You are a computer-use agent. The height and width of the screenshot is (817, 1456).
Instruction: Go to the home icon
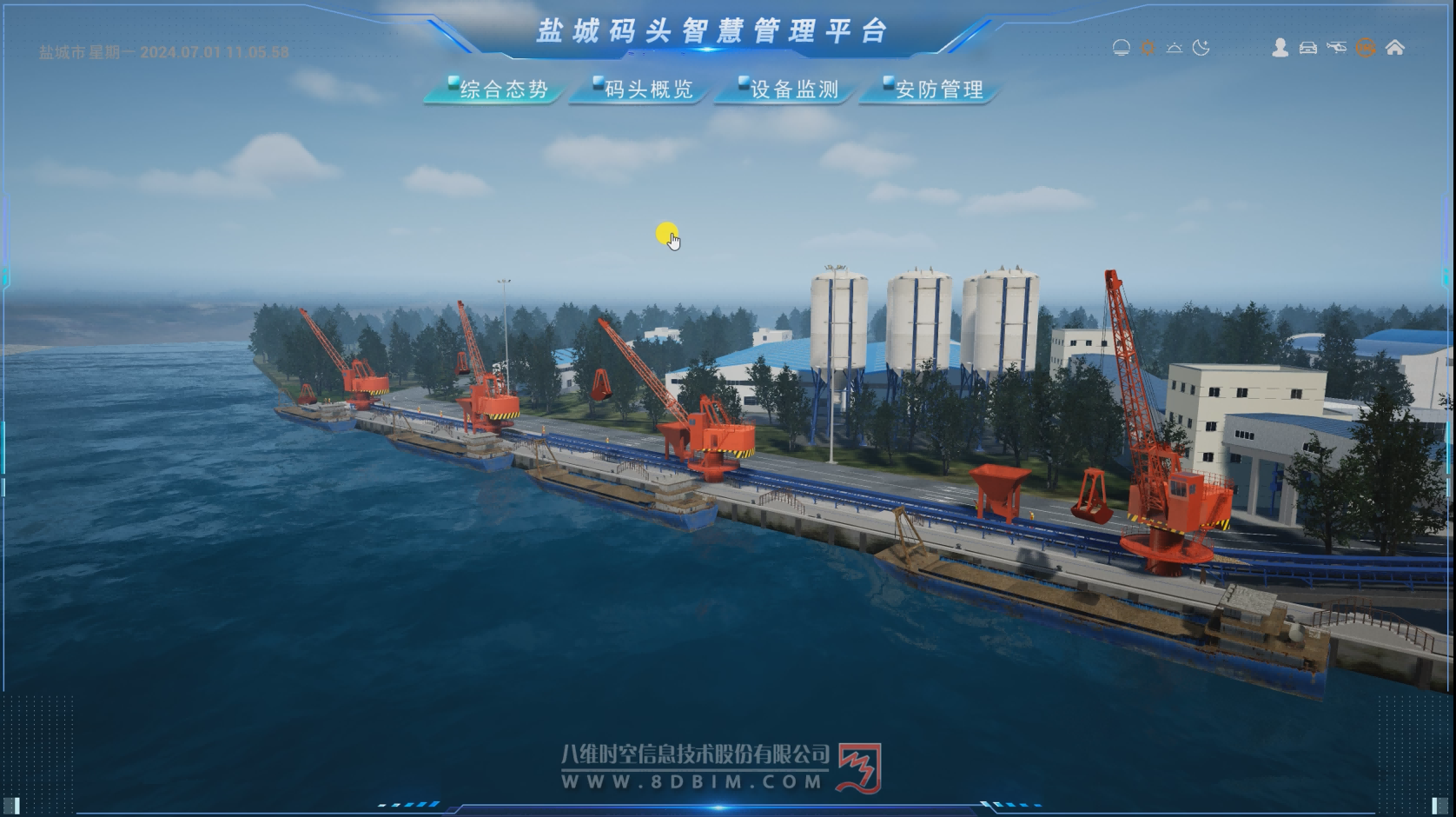click(x=1394, y=48)
